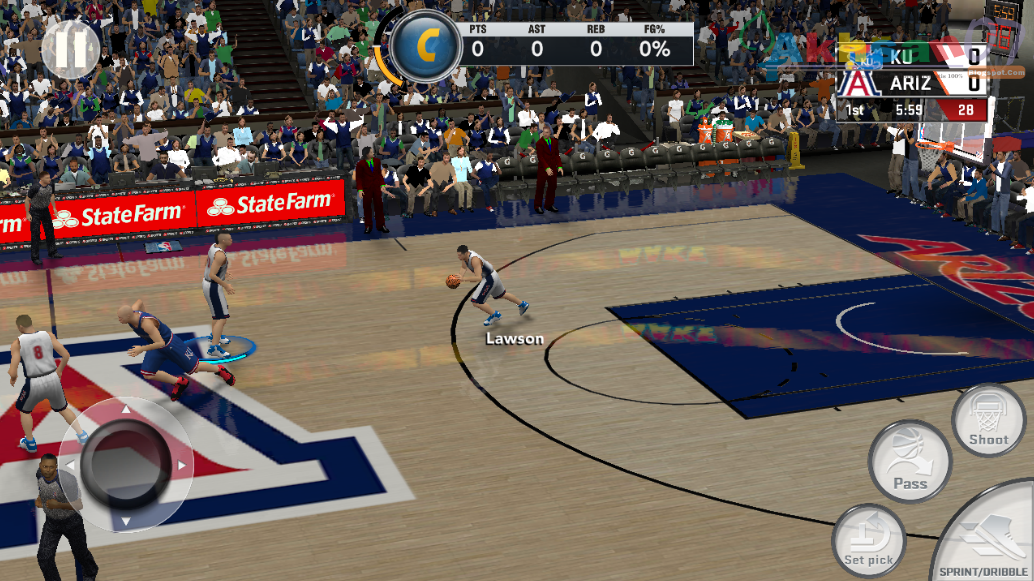The image size is (1034, 581).
Task: Tap the Shoot button
Action: [x=988, y=421]
